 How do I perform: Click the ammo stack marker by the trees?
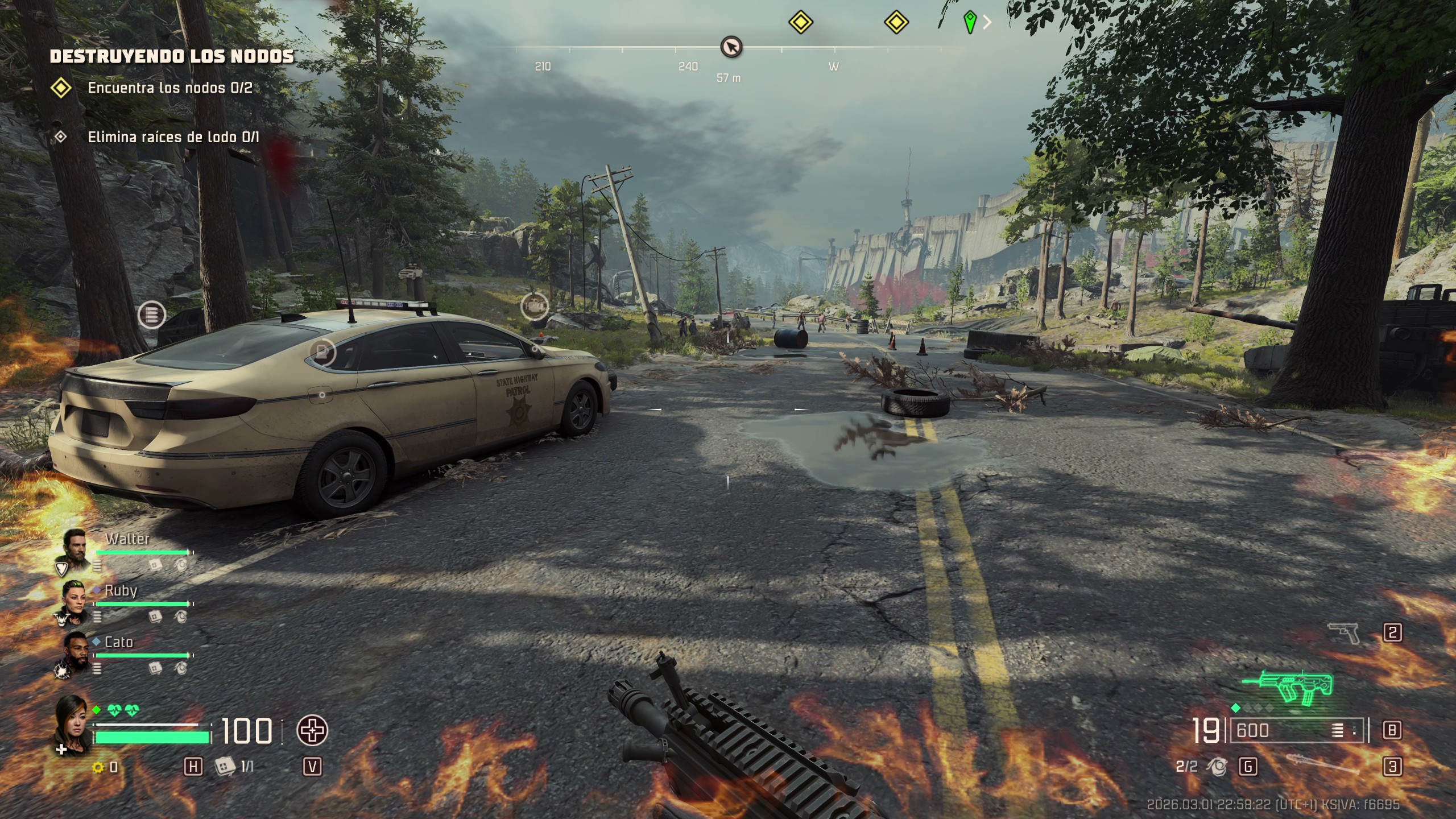(x=151, y=315)
